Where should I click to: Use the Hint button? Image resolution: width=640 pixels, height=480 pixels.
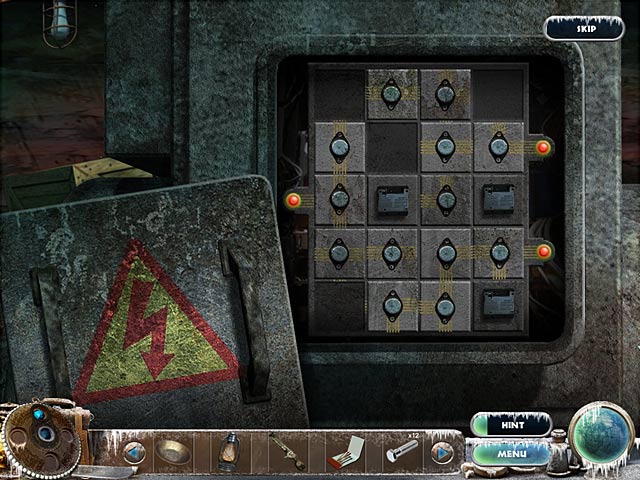pyautogui.click(x=511, y=424)
